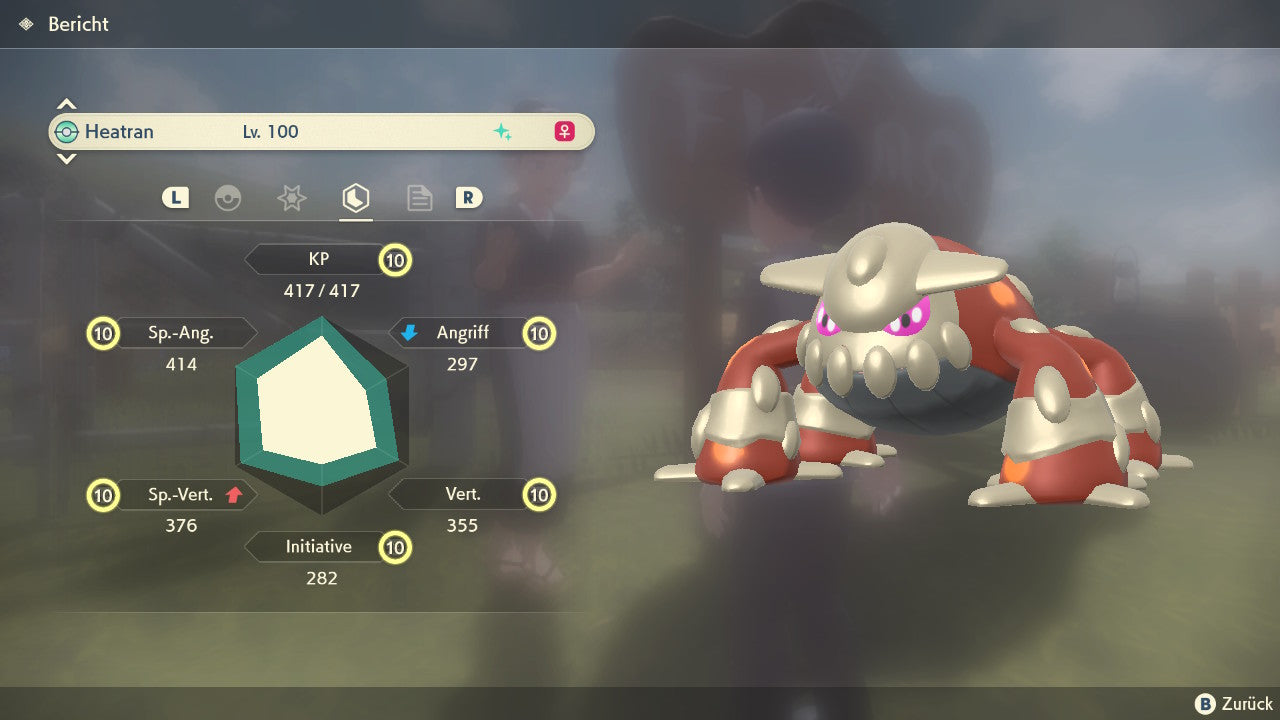
Task: Switch to the Poké Ball summary tab
Action: [x=228, y=198]
